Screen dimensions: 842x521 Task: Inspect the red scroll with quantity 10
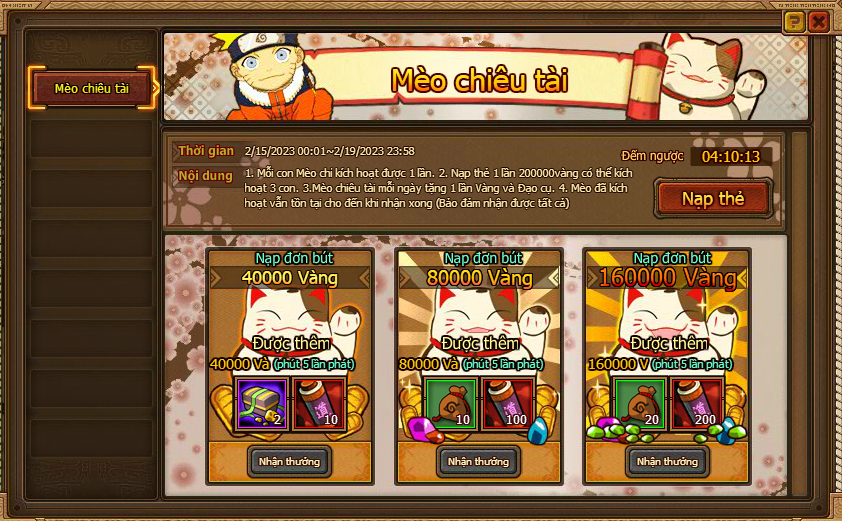[x=319, y=402]
